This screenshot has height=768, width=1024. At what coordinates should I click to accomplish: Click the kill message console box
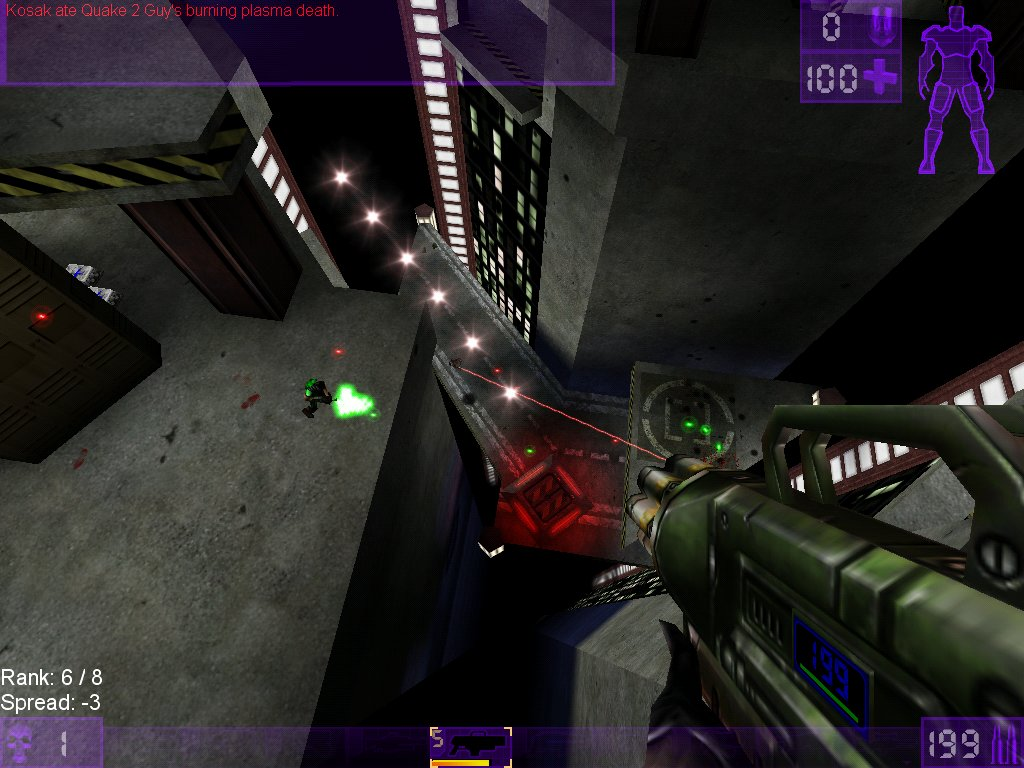[307, 42]
